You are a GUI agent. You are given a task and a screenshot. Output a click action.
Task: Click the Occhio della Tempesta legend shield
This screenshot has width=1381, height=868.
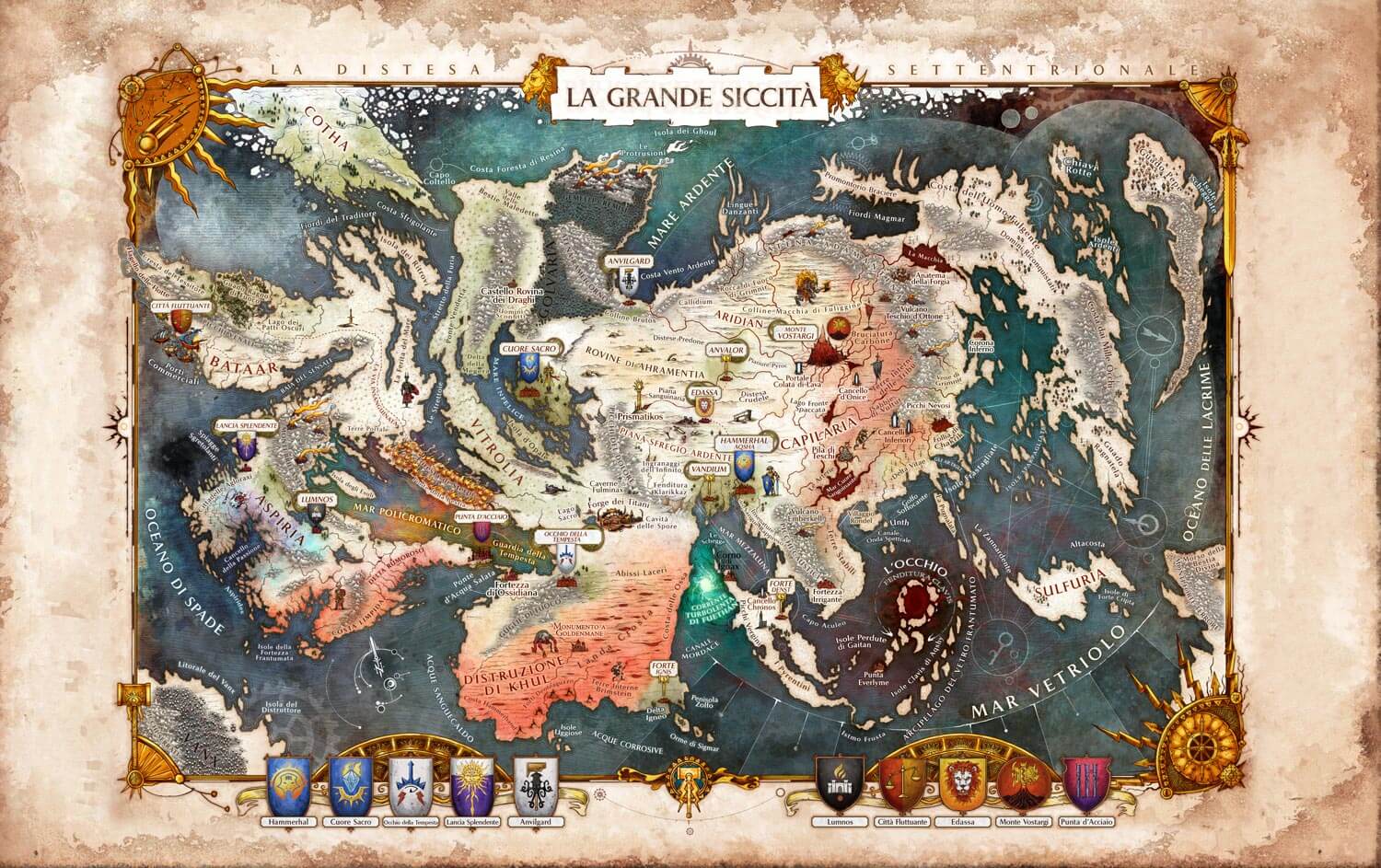point(412,785)
